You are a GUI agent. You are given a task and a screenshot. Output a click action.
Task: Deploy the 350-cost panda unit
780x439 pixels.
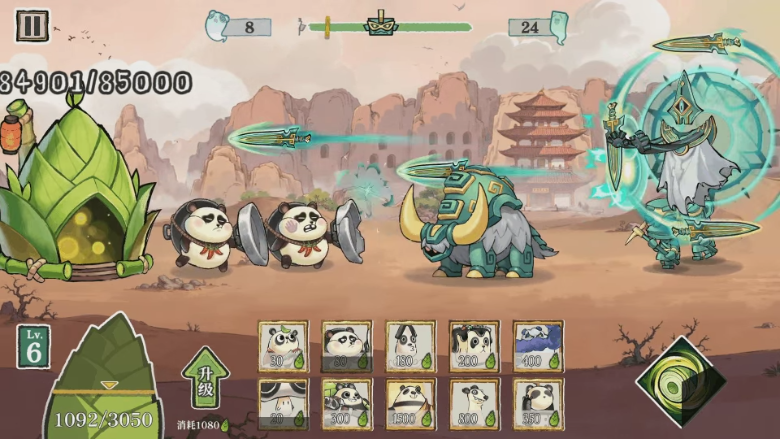click(x=538, y=403)
